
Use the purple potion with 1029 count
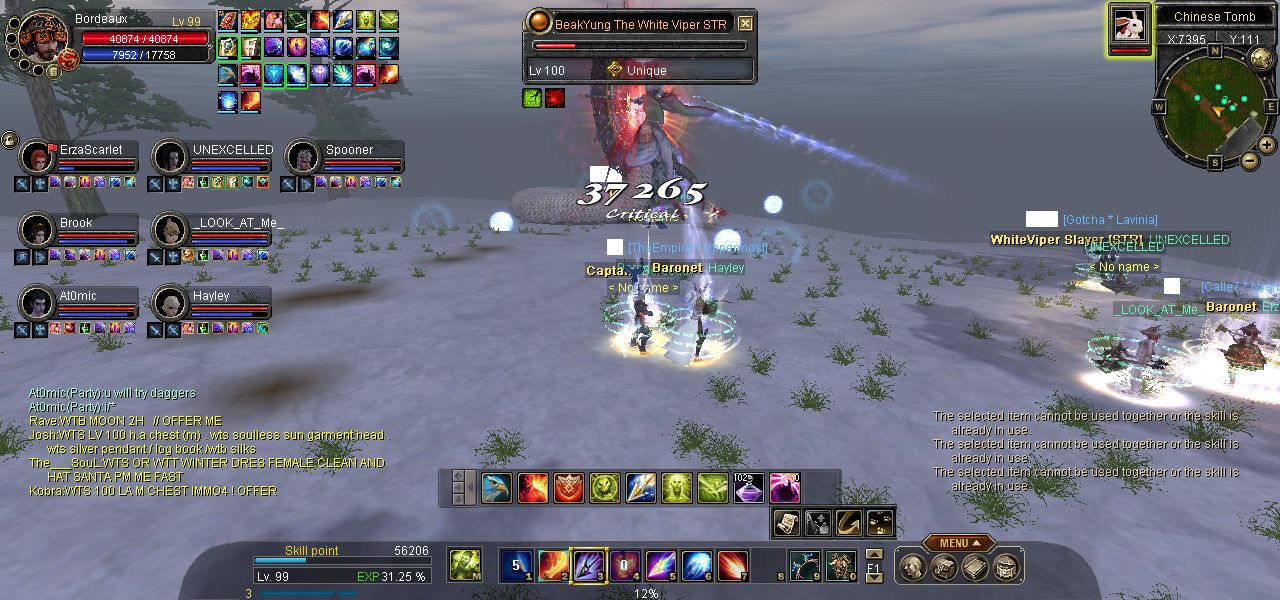pos(749,488)
